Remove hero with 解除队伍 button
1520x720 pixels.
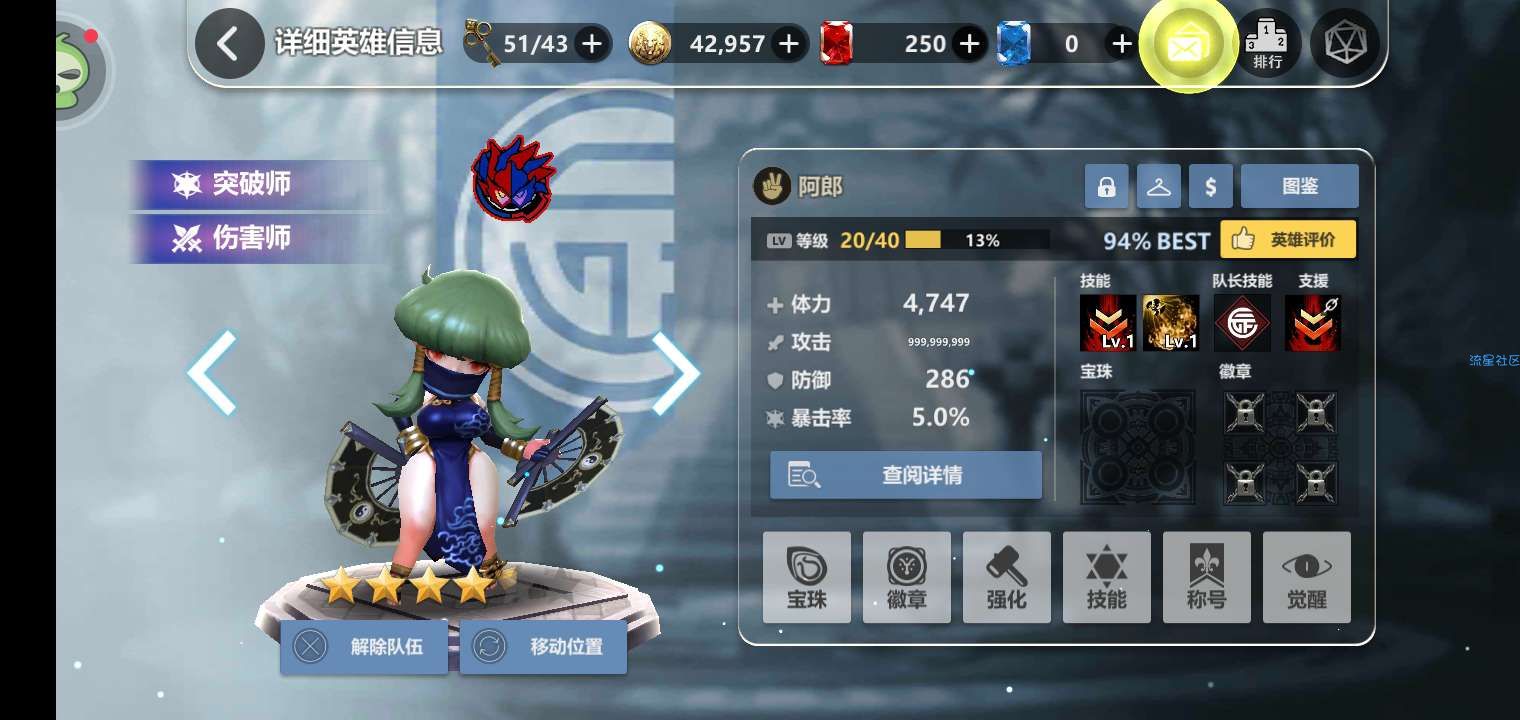[x=364, y=647]
